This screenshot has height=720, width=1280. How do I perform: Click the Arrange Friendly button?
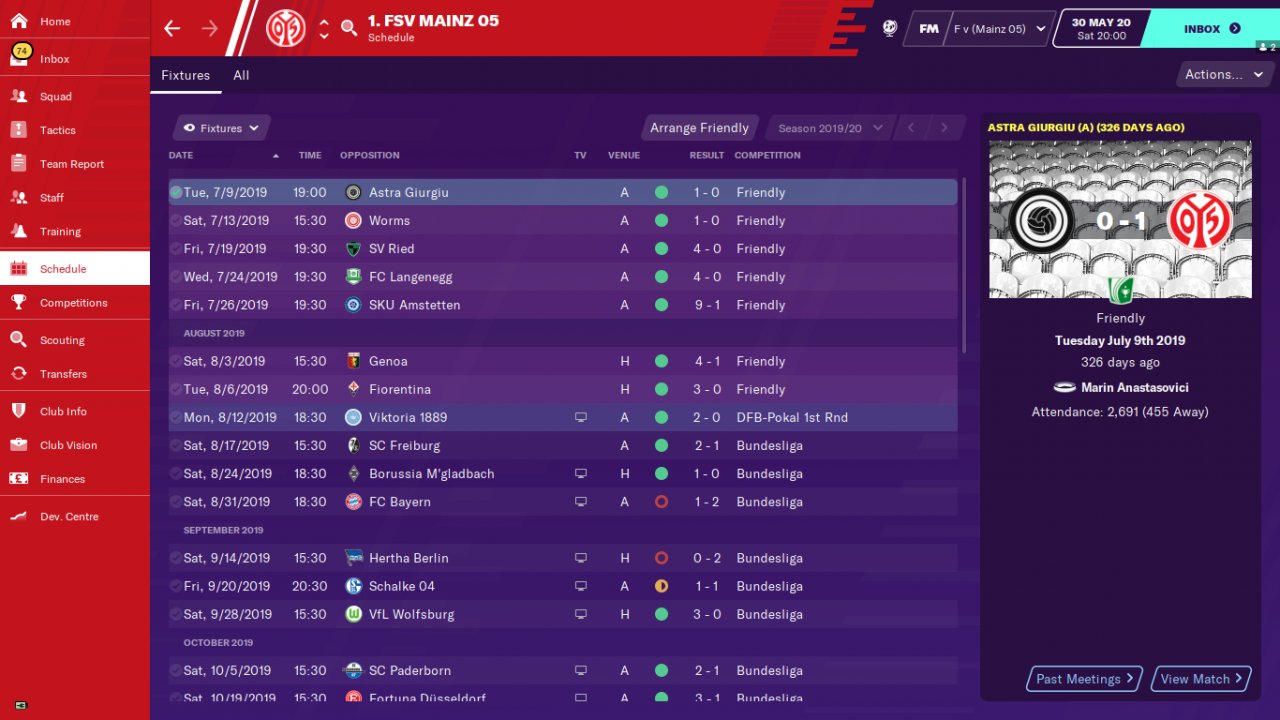coord(699,128)
